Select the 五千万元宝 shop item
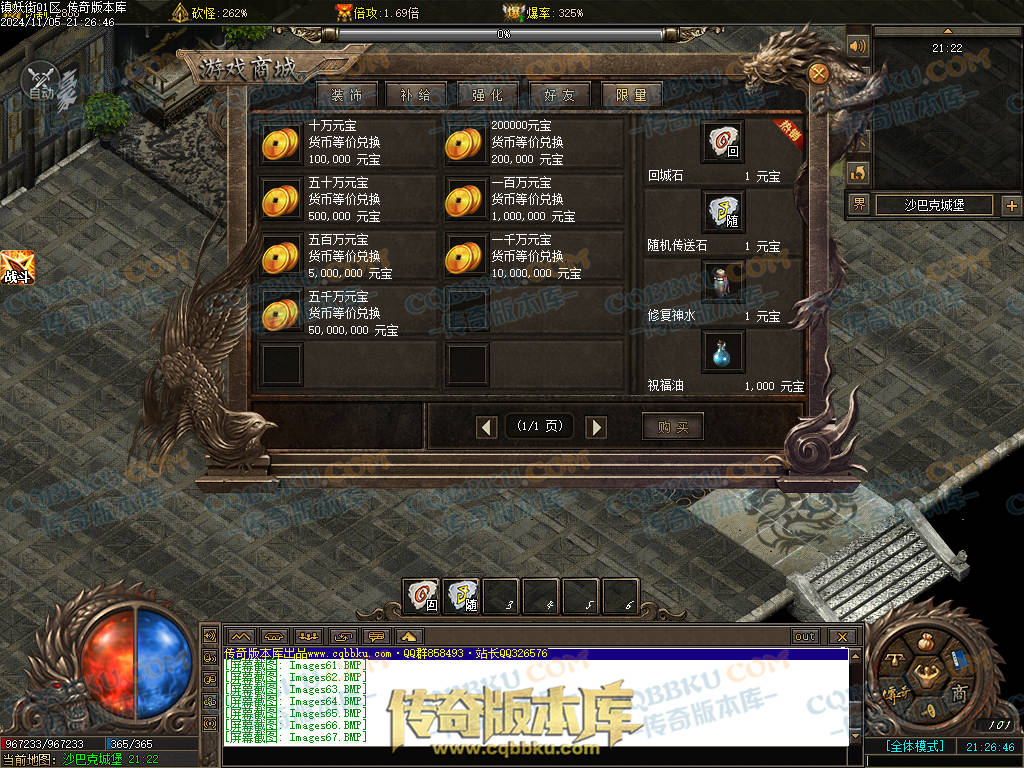This screenshot has width=1024, height=768. [280, 313]
